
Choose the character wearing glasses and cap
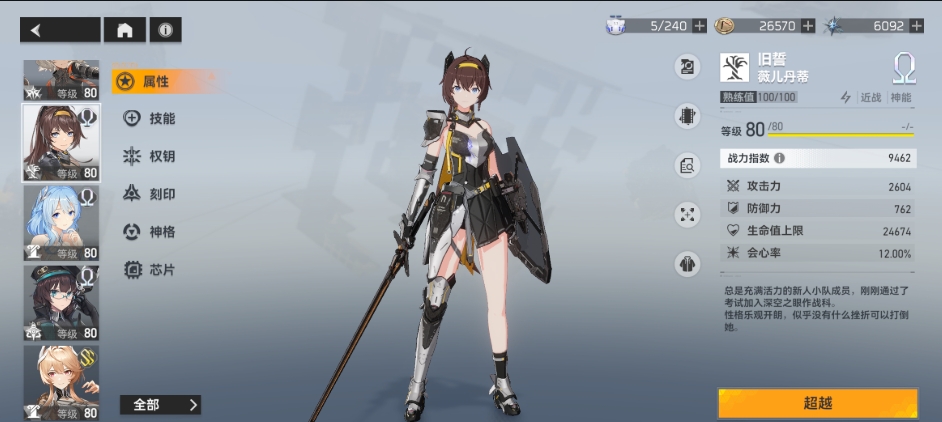pos(61,302)
